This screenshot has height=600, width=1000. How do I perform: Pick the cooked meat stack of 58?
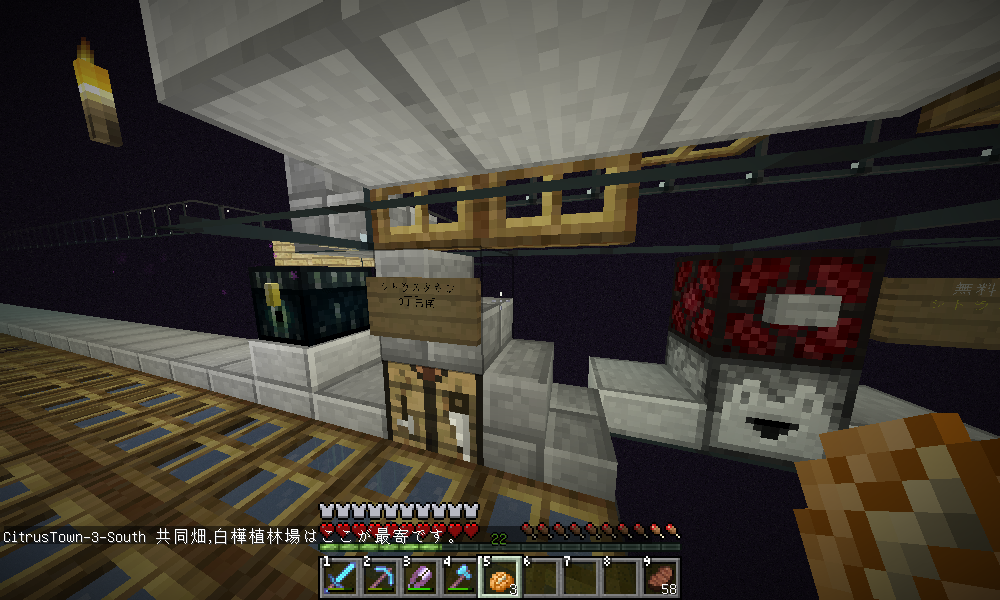pyautogui.click(x=660, y=577)
